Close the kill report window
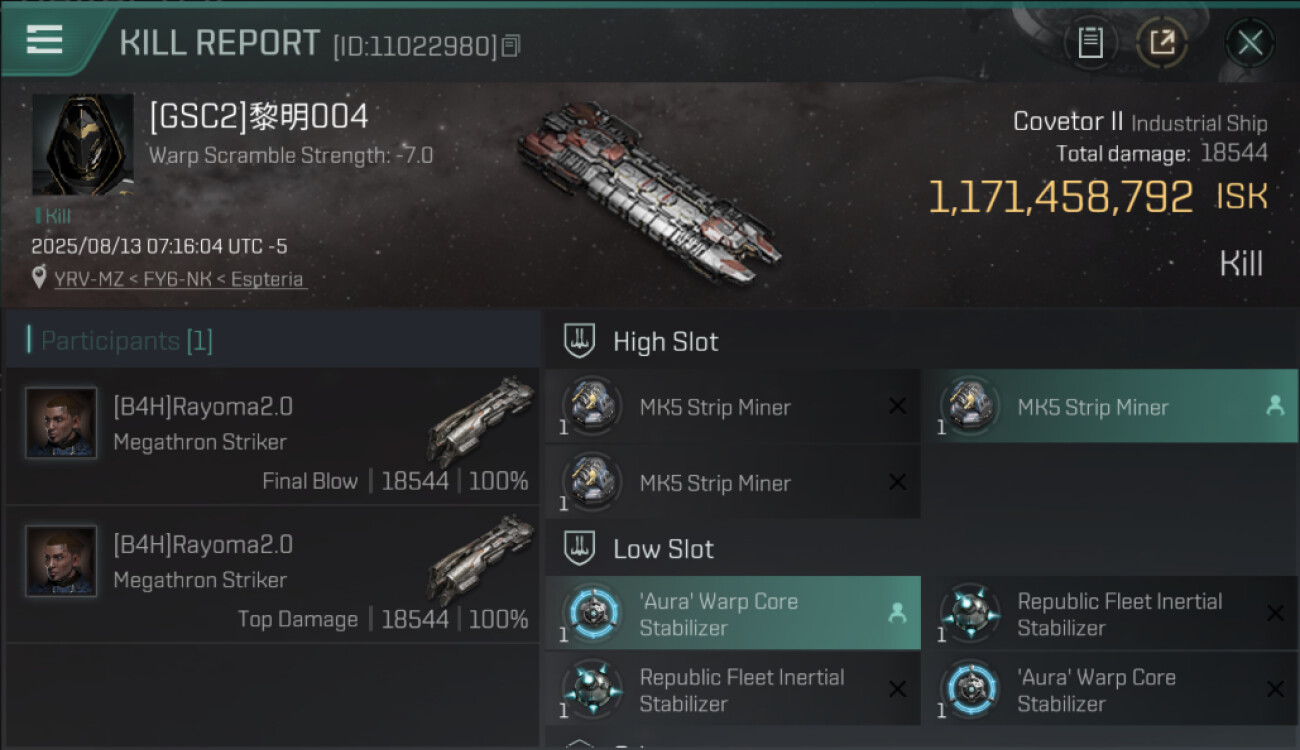This screenshot has width=1300, height=750. [x=1249, y=43]
